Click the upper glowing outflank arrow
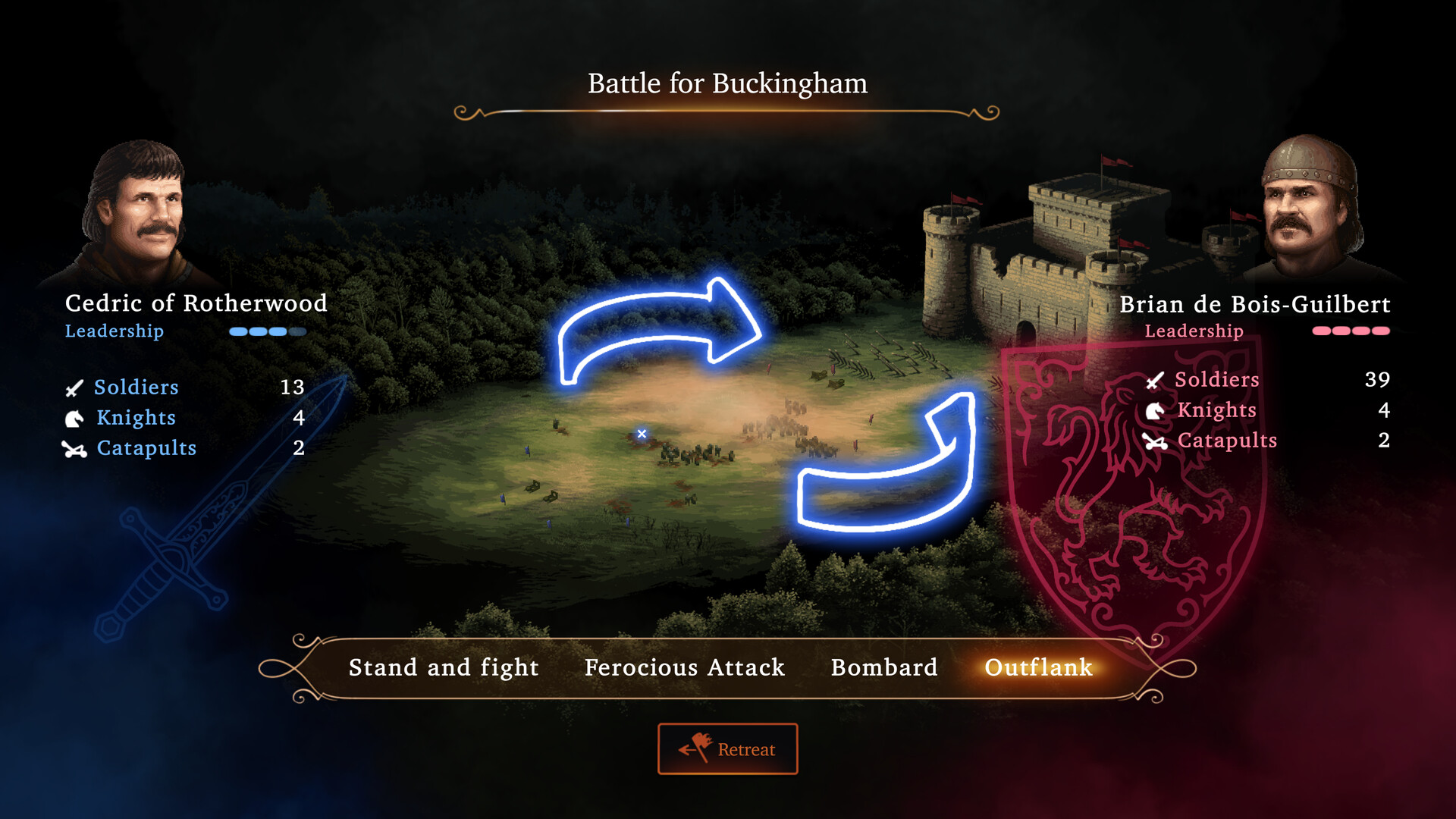1456x819 pixels. click(660, 326)
